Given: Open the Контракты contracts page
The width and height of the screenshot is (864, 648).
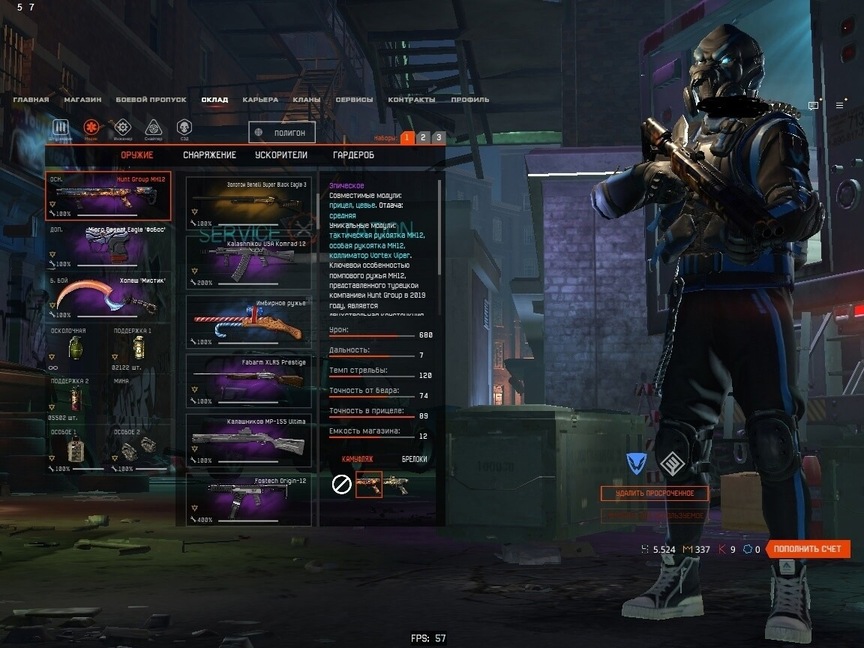Looking at the screenshot, I should pyautogui.click(x=411, y=100).
